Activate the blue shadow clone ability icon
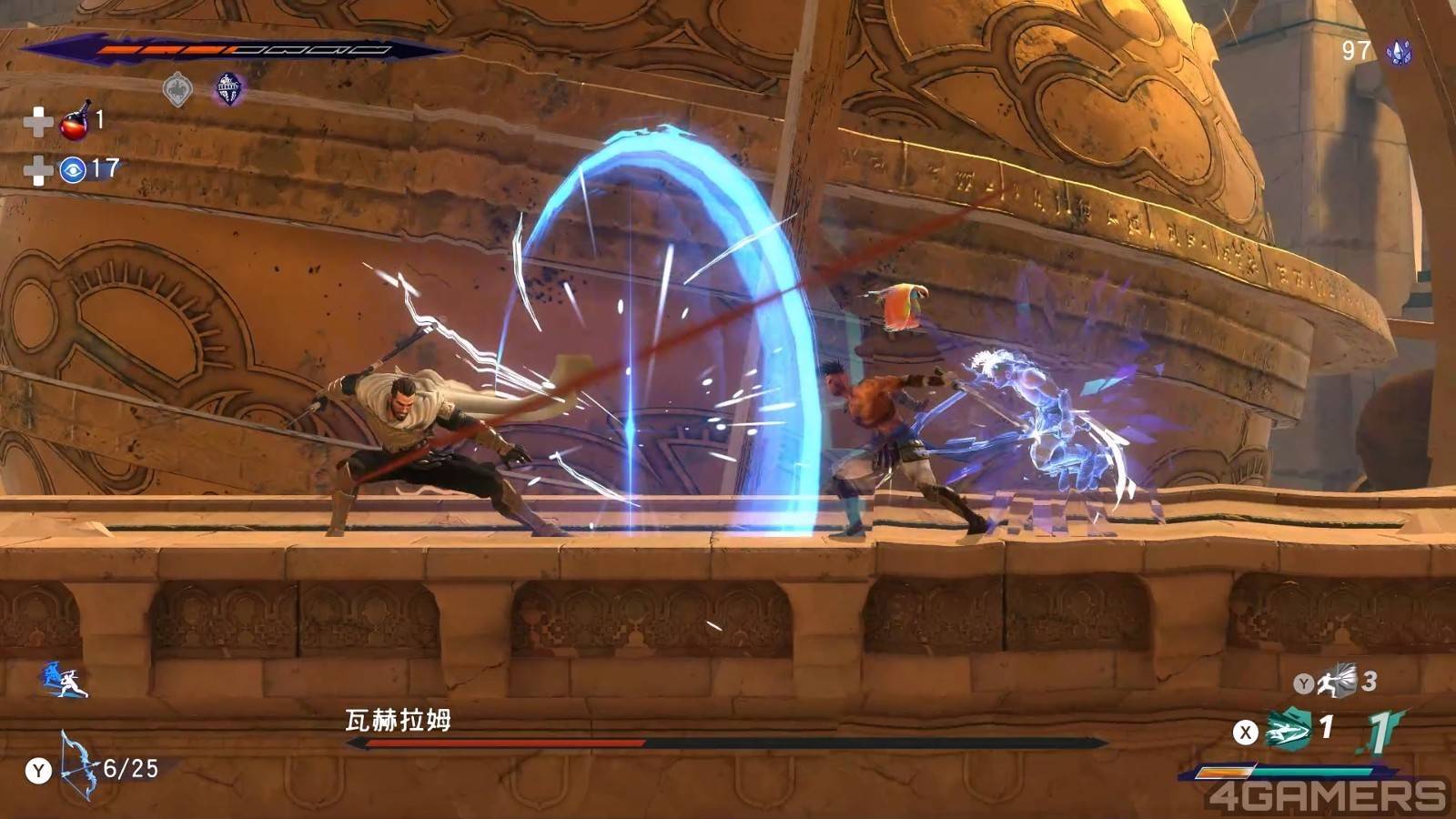 click(x=64, y=681)
